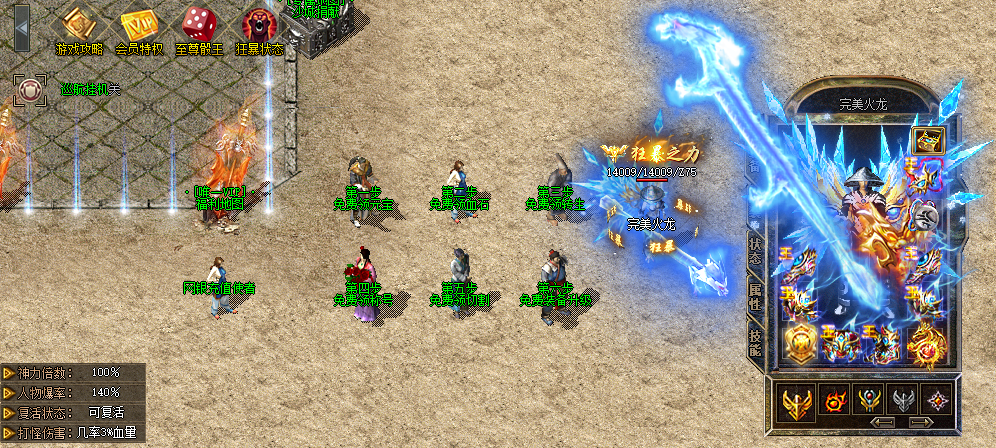996x448 pixels.
Task: Toggle the 巡航挂机 auto-cruise button
Action: point(30,90)
